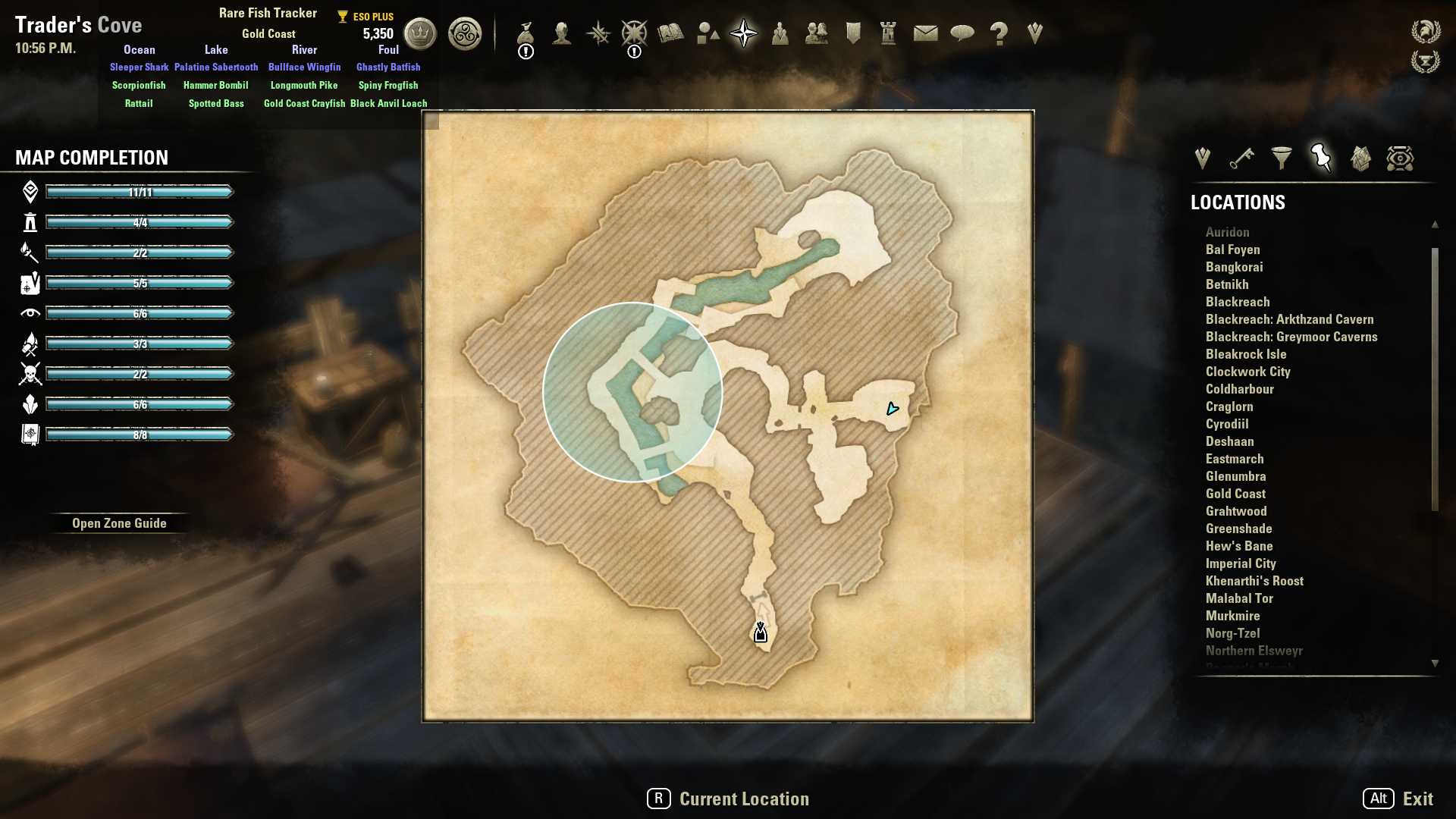This screenshot has width=1456, height=819.
Task: Click the scroll-down arrow of the locations list
Action: click(1435, 663)
